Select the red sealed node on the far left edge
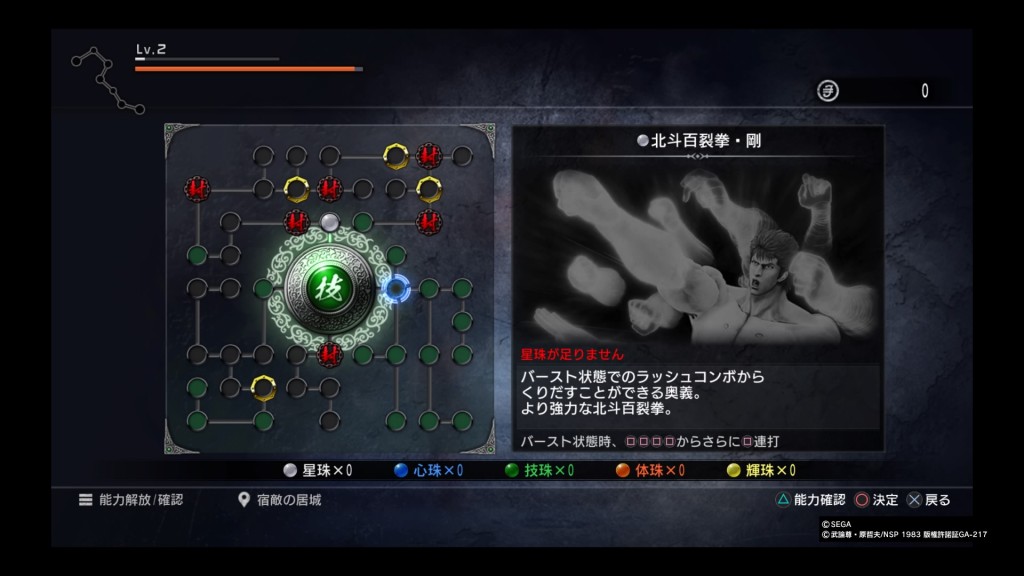1024x576 pixels. (x=197, y=187)
